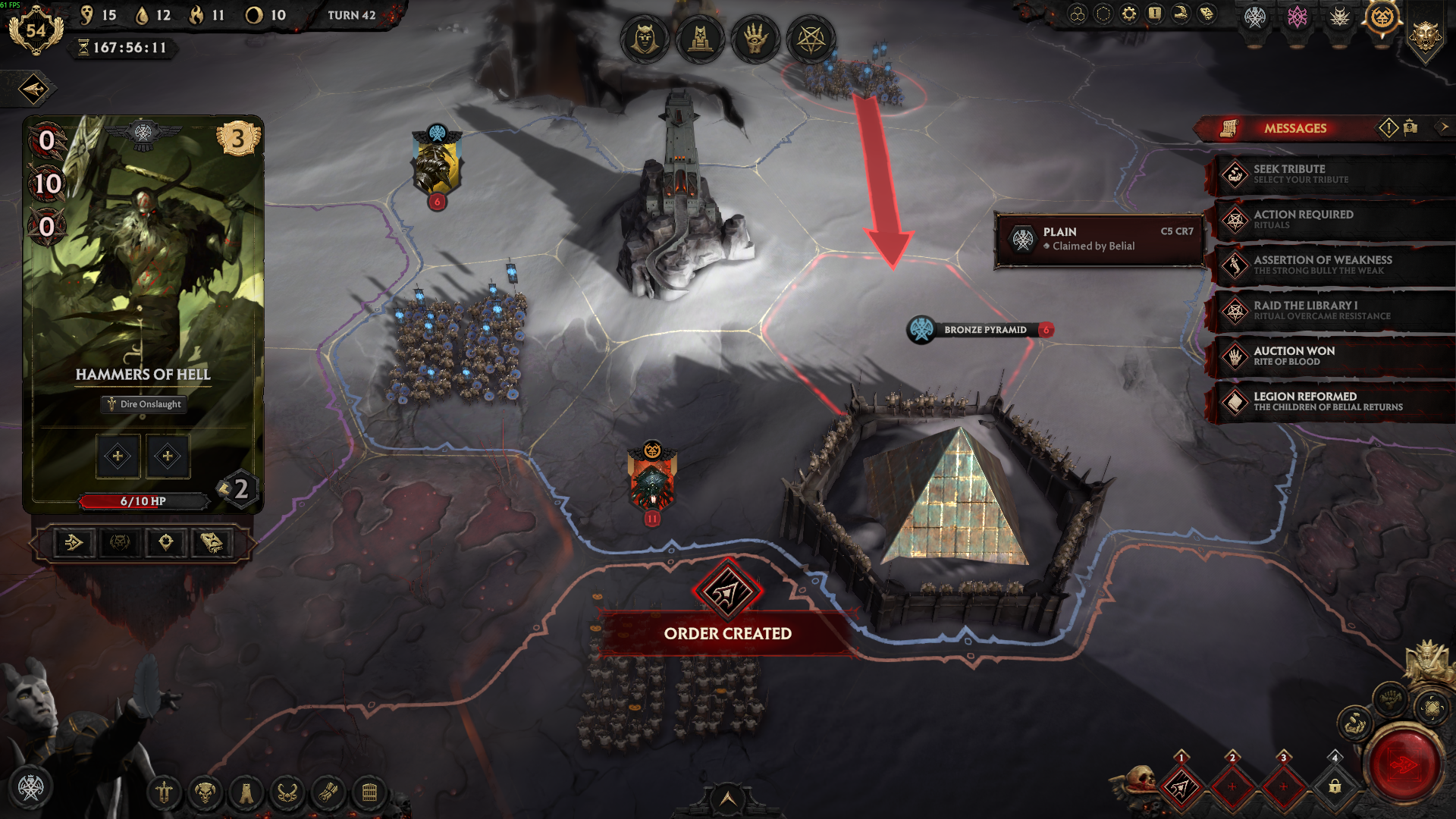The image size is (1456, 819).
Task: Click the Dire Onslaught ability tag
Action: coord(143,404)
